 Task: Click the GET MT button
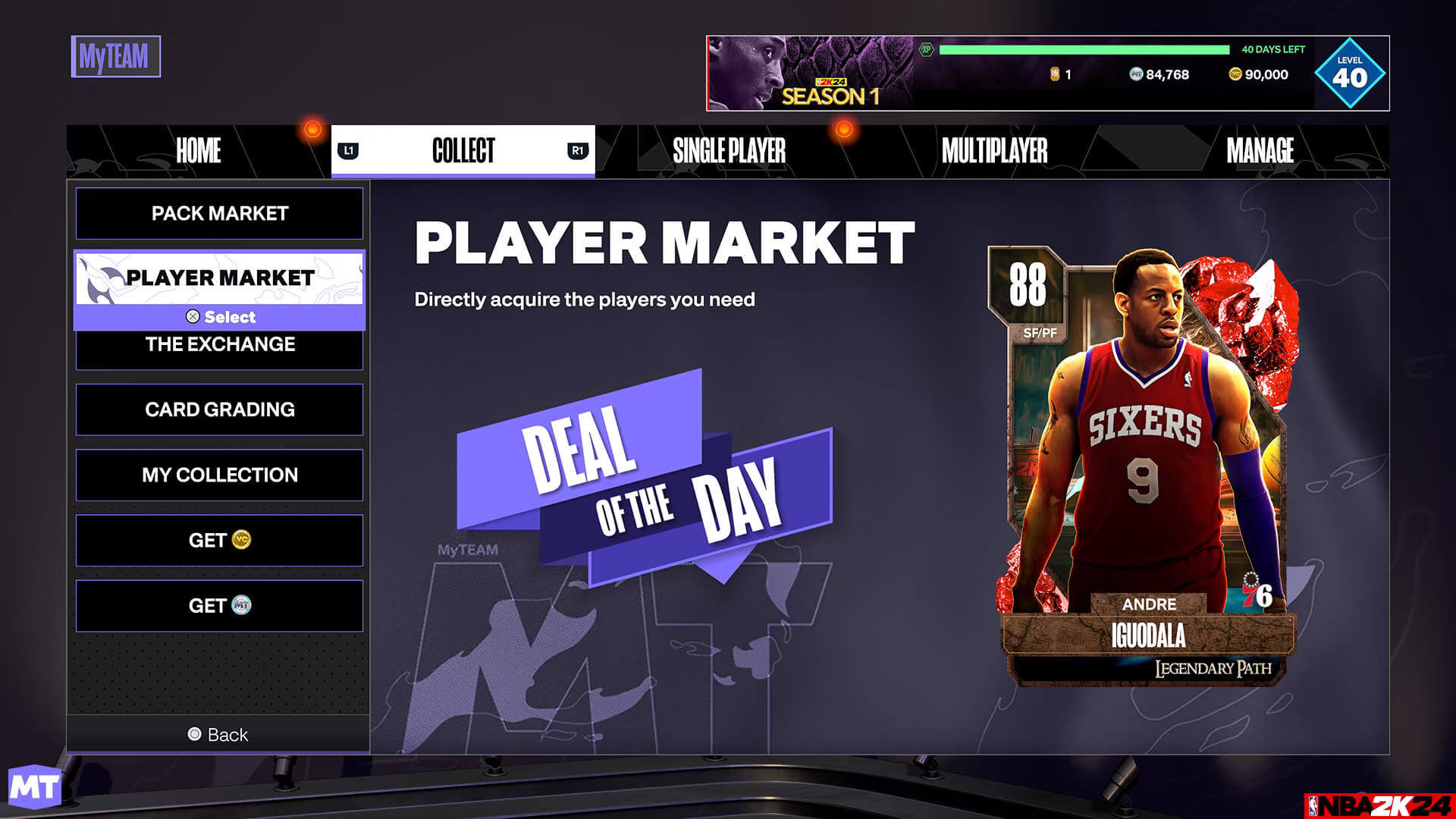(x=218, y=605)
